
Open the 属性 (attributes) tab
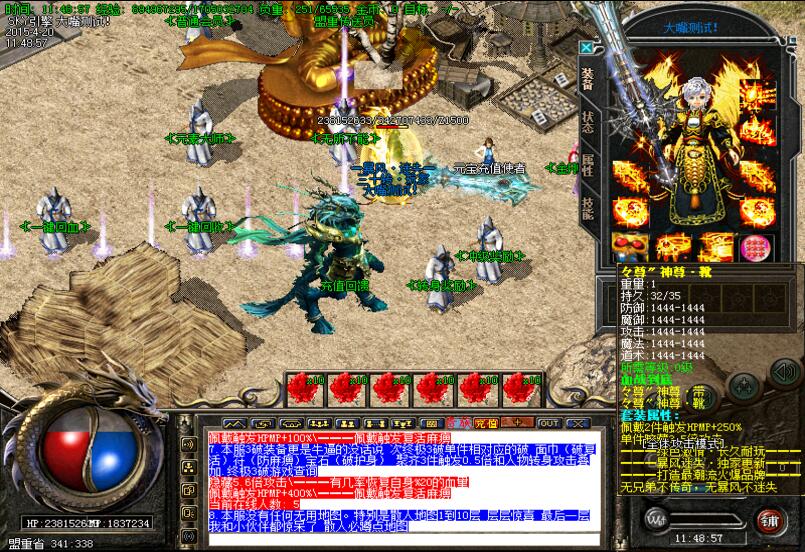[588, 169]
